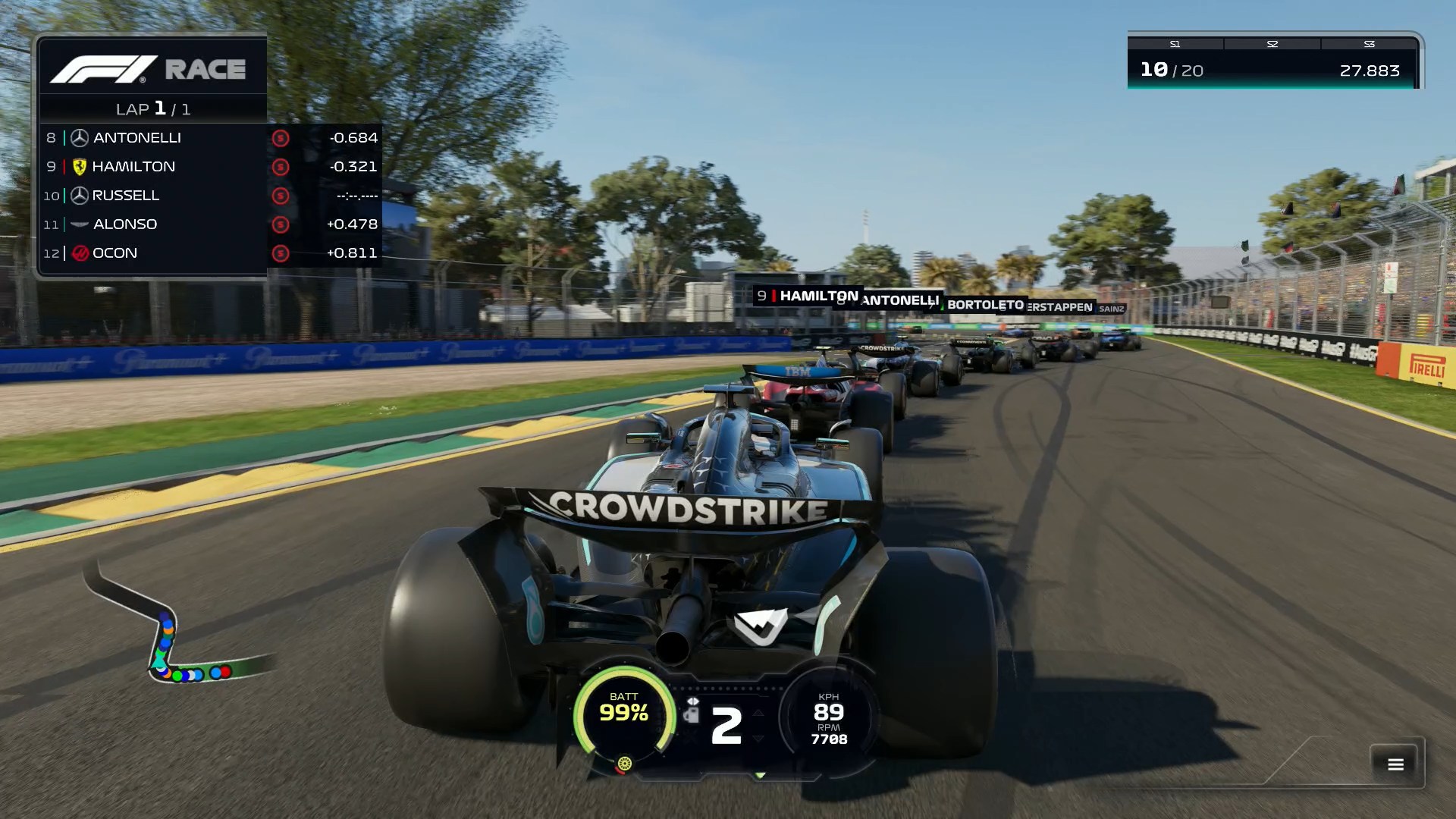Click the Haas logo beside OCON

(78, 253)
